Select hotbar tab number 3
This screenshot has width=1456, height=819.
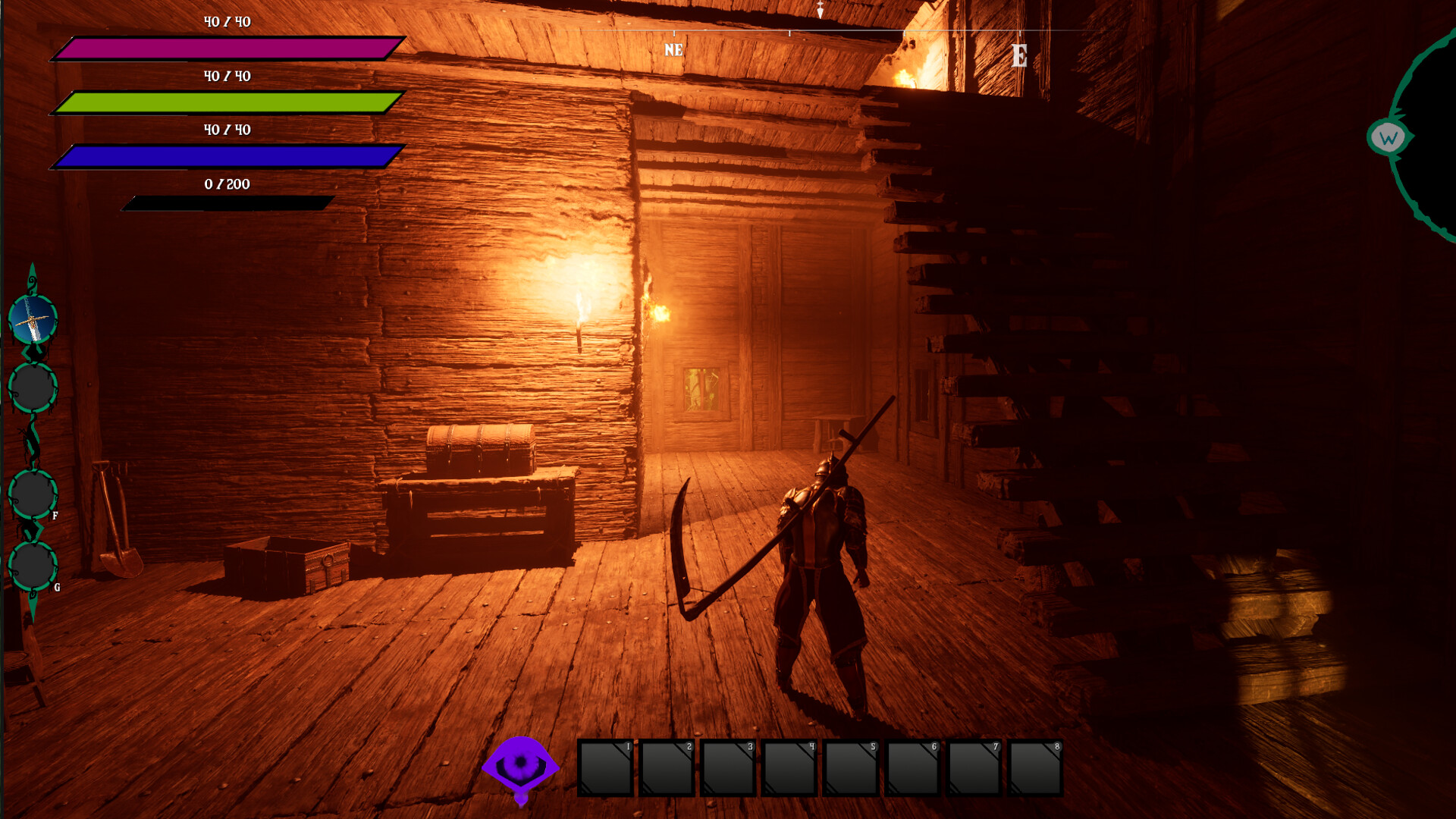[x=728, y=768]
